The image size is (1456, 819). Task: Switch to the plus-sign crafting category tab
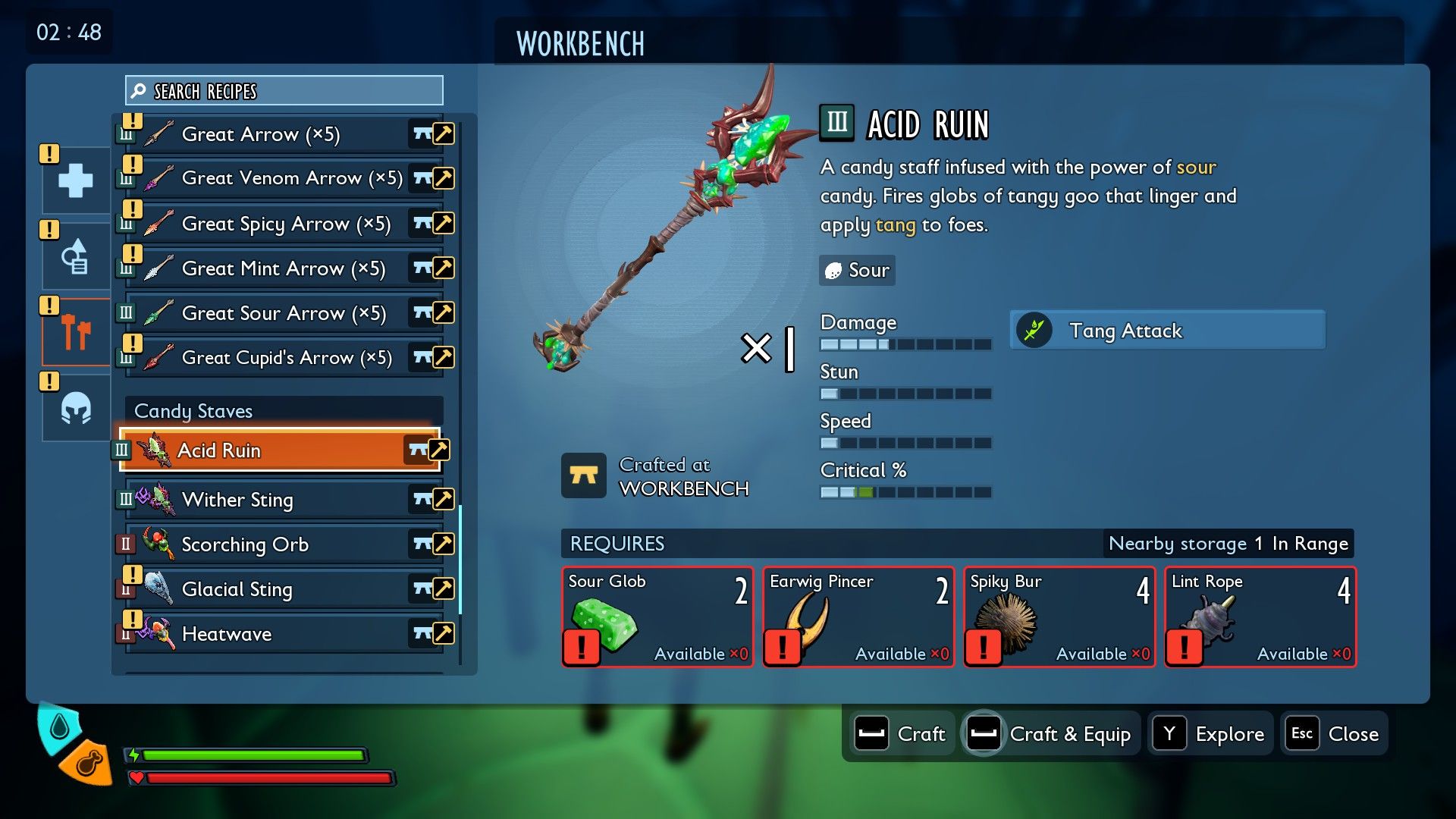tap(76, 180)
